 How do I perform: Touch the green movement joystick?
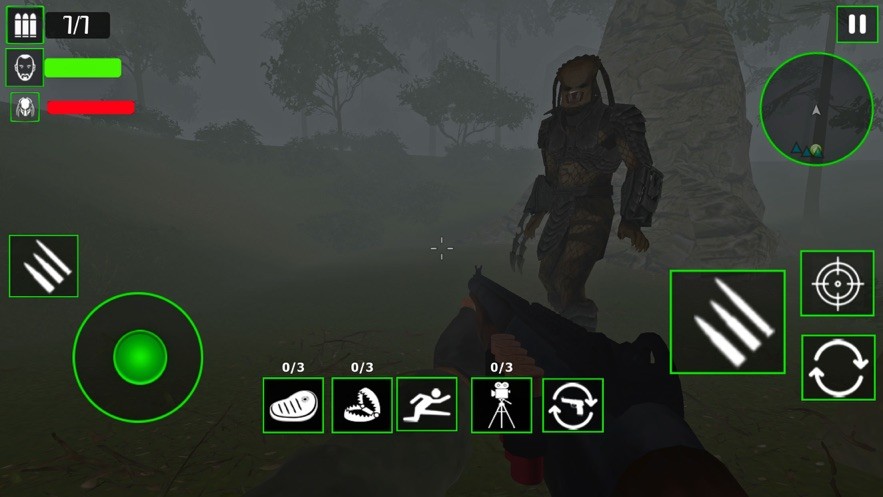pyautogui.click(x=139, y=357)
